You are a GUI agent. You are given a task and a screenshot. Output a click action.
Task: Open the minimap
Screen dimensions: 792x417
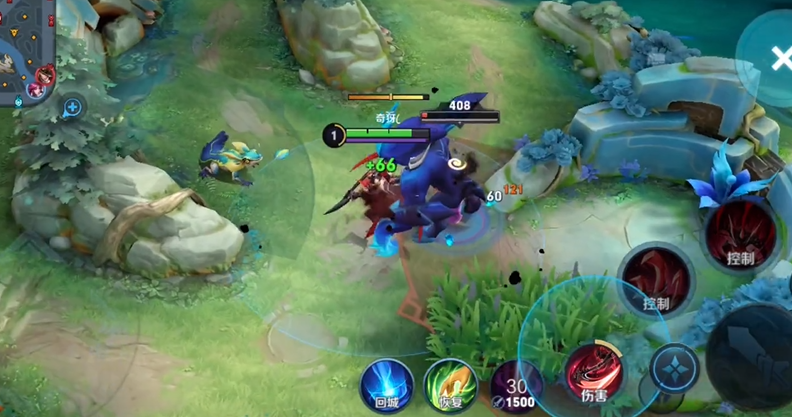click(x=25, y=50)
